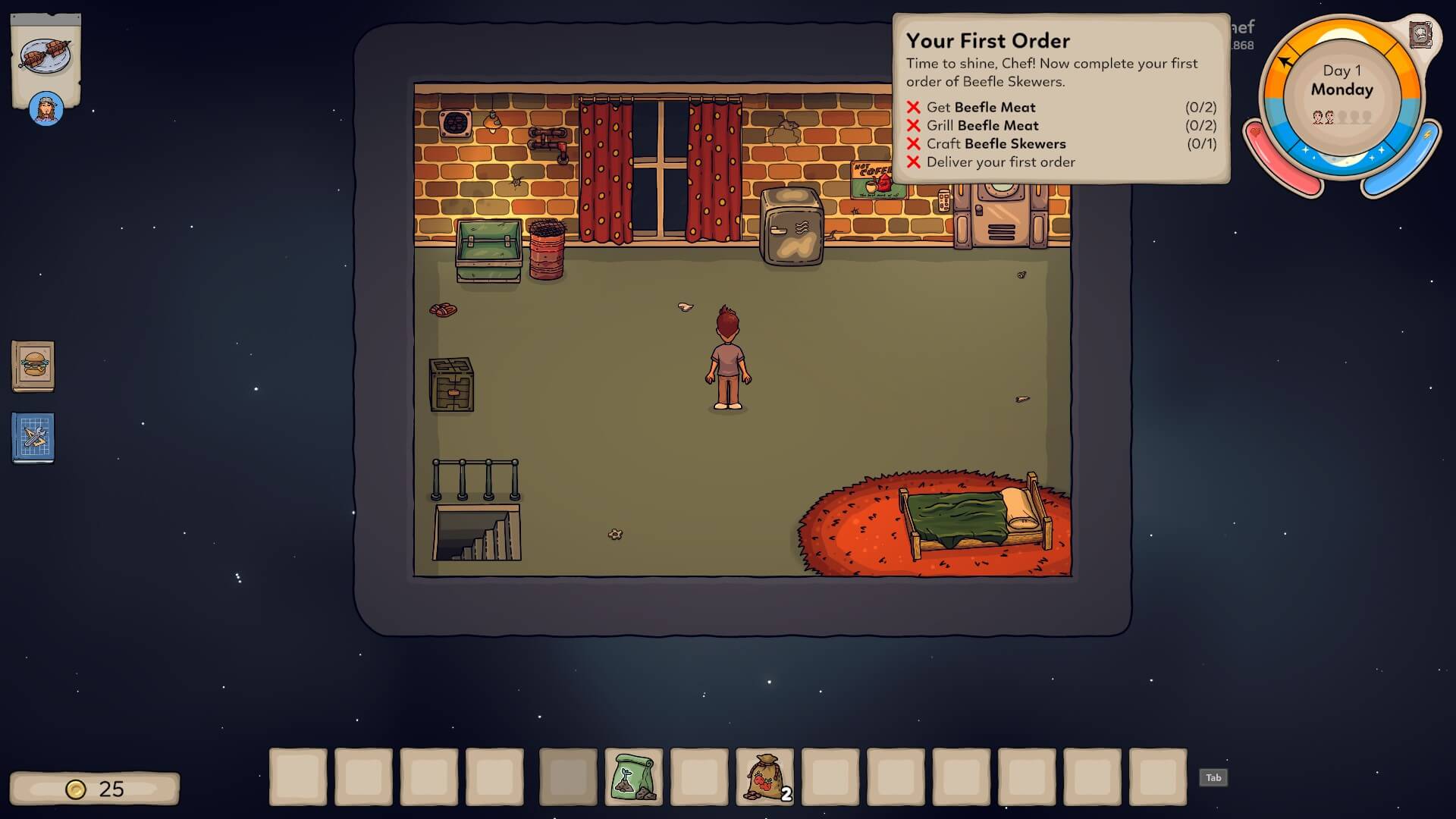The width and height of the screenshot is (1456, 819).
Task: Select the strawberry sack hotbar slot
Action: pos(764,777)
